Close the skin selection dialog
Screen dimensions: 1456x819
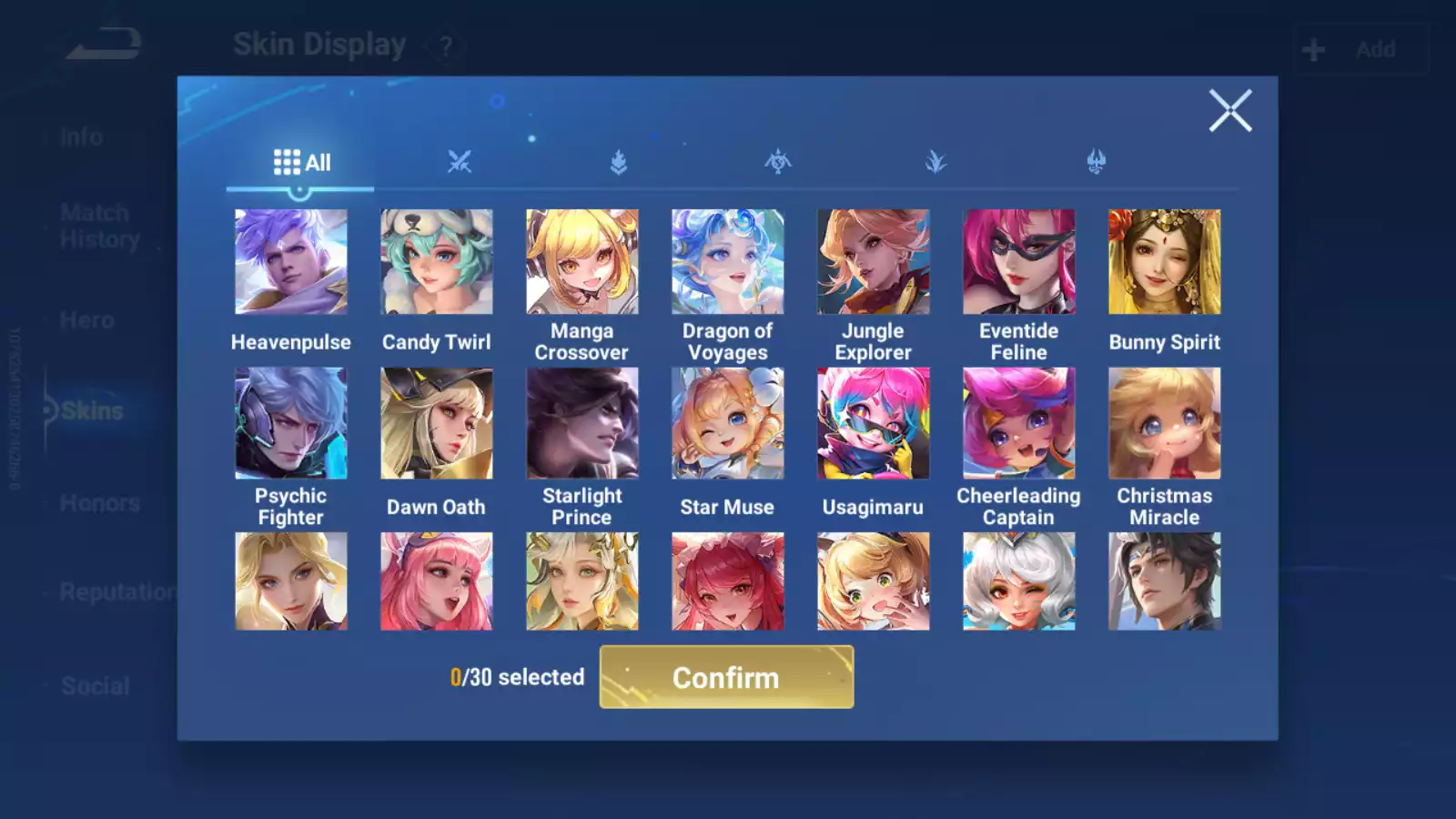click(x=1229, y=111)
